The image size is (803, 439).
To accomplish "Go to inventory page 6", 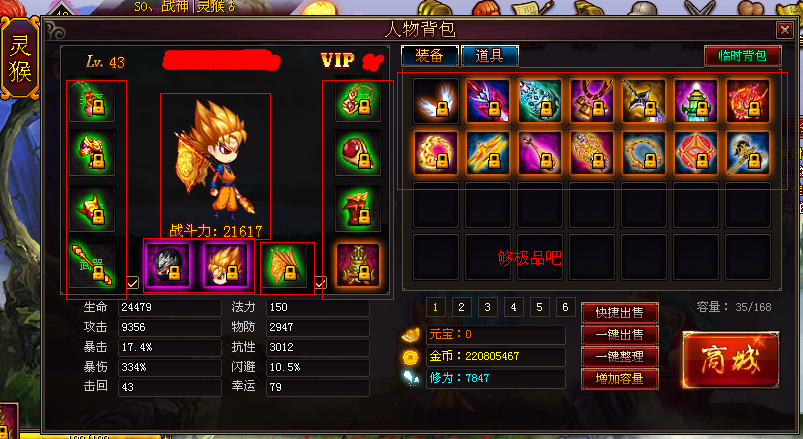I will [x=566, y=307].
